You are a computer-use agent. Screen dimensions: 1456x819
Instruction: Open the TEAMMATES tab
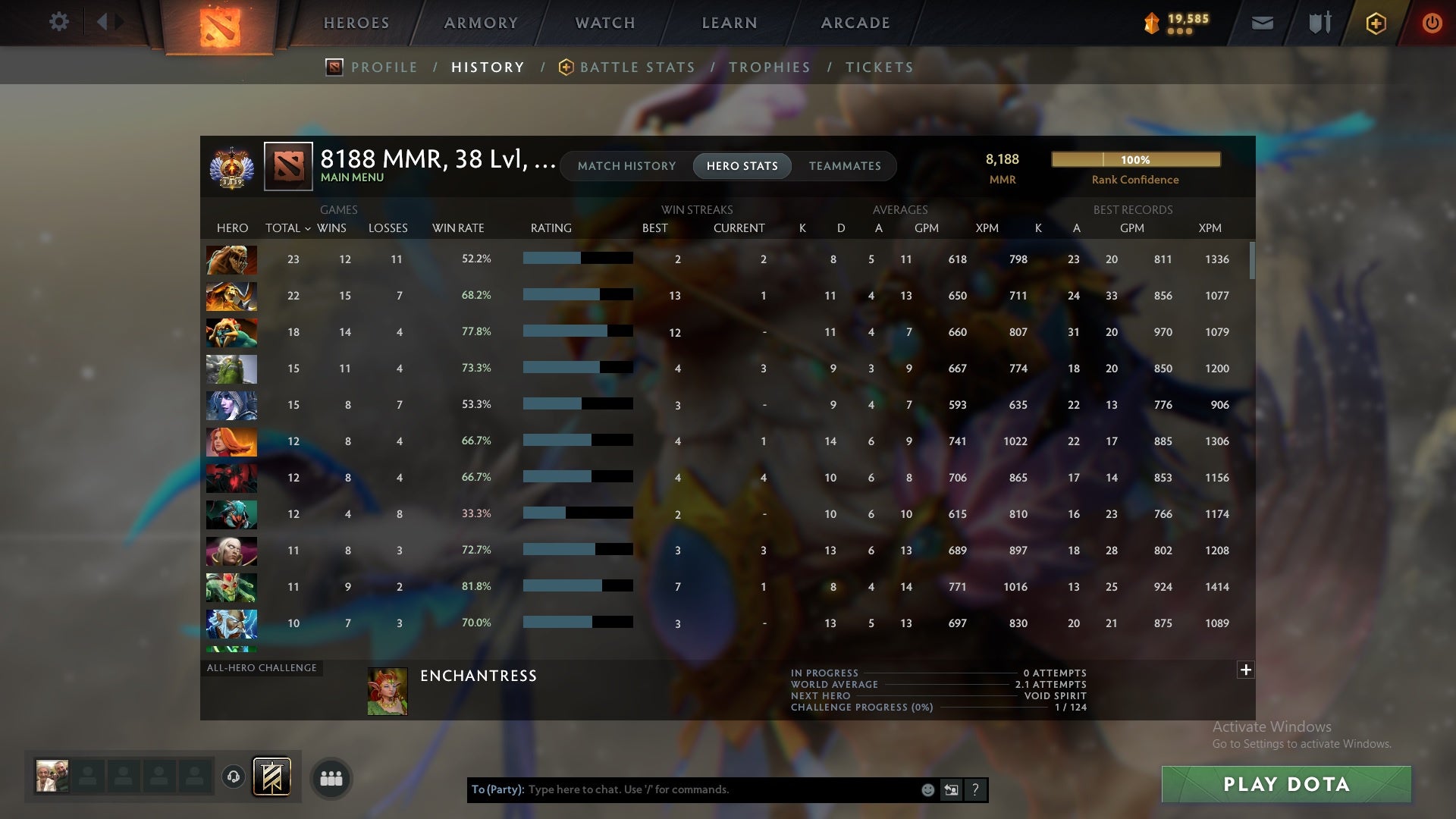click(x=845, y=165)
